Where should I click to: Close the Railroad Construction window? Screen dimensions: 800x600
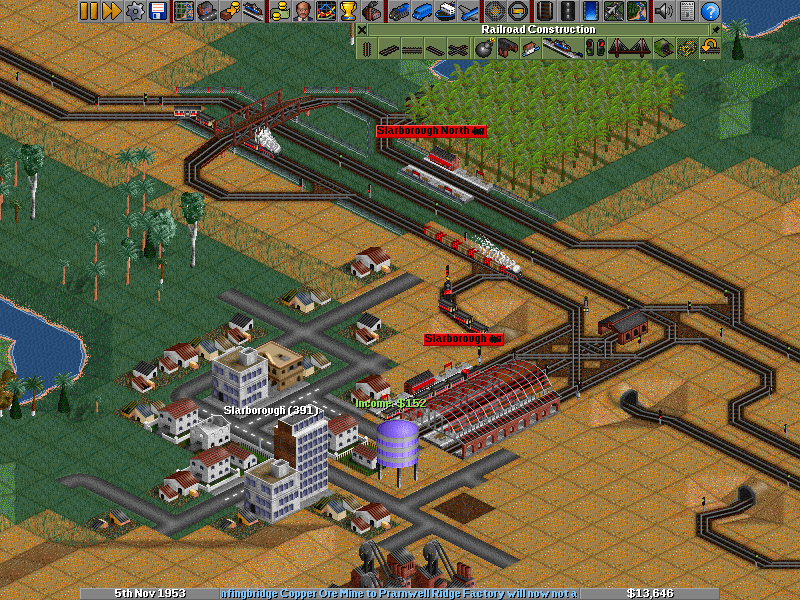[362, 29]
